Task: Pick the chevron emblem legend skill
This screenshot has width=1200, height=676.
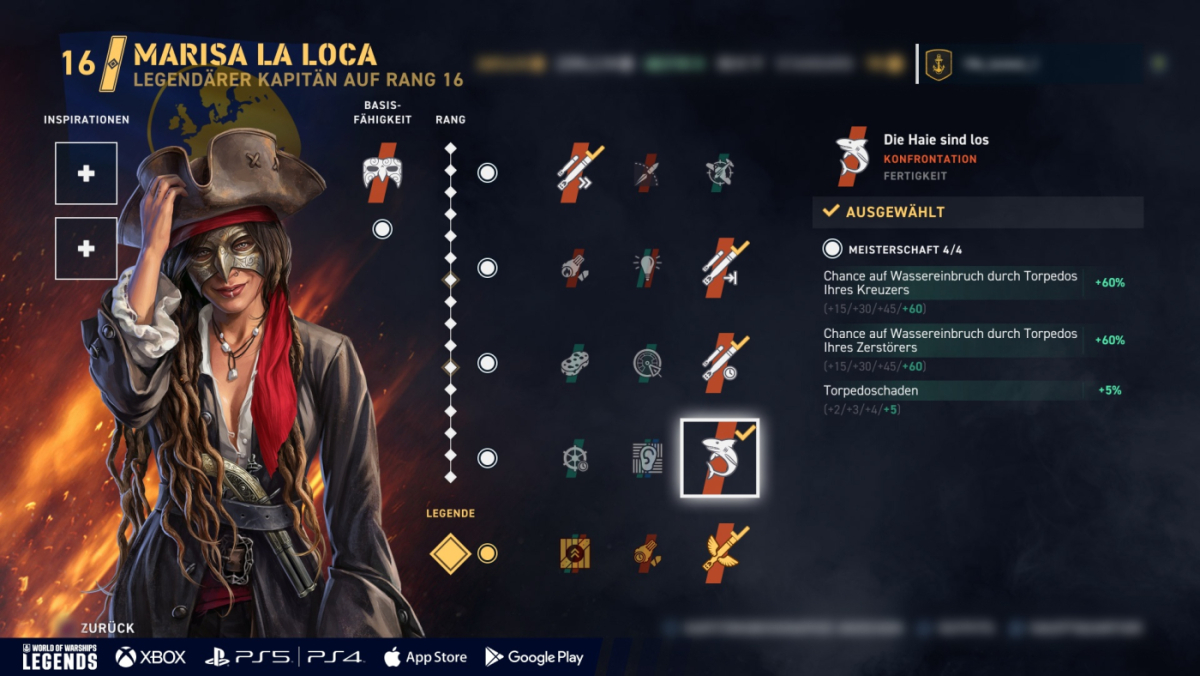Action: [x=574, y=553]
